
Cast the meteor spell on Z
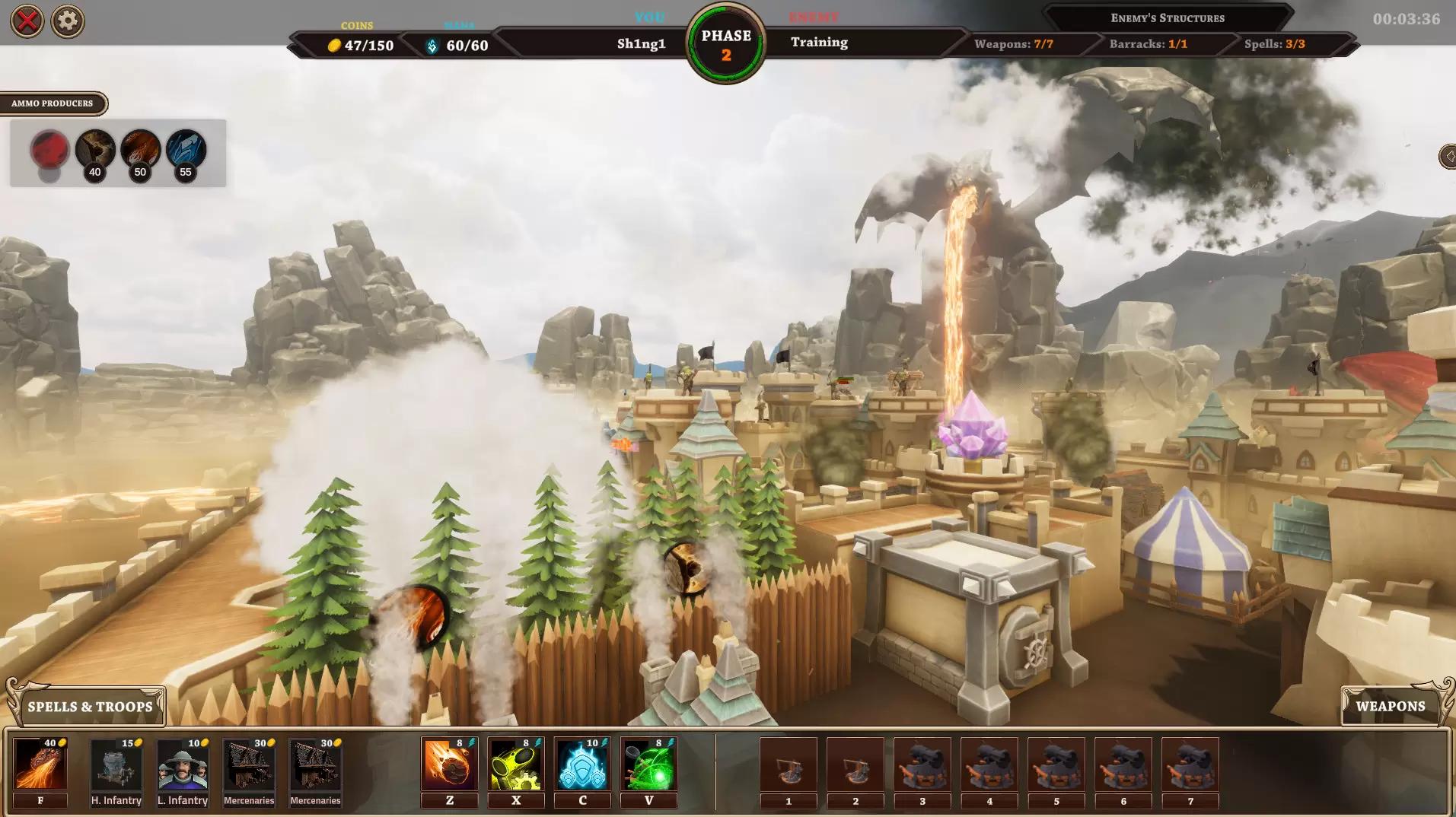(x=450, y=765)
